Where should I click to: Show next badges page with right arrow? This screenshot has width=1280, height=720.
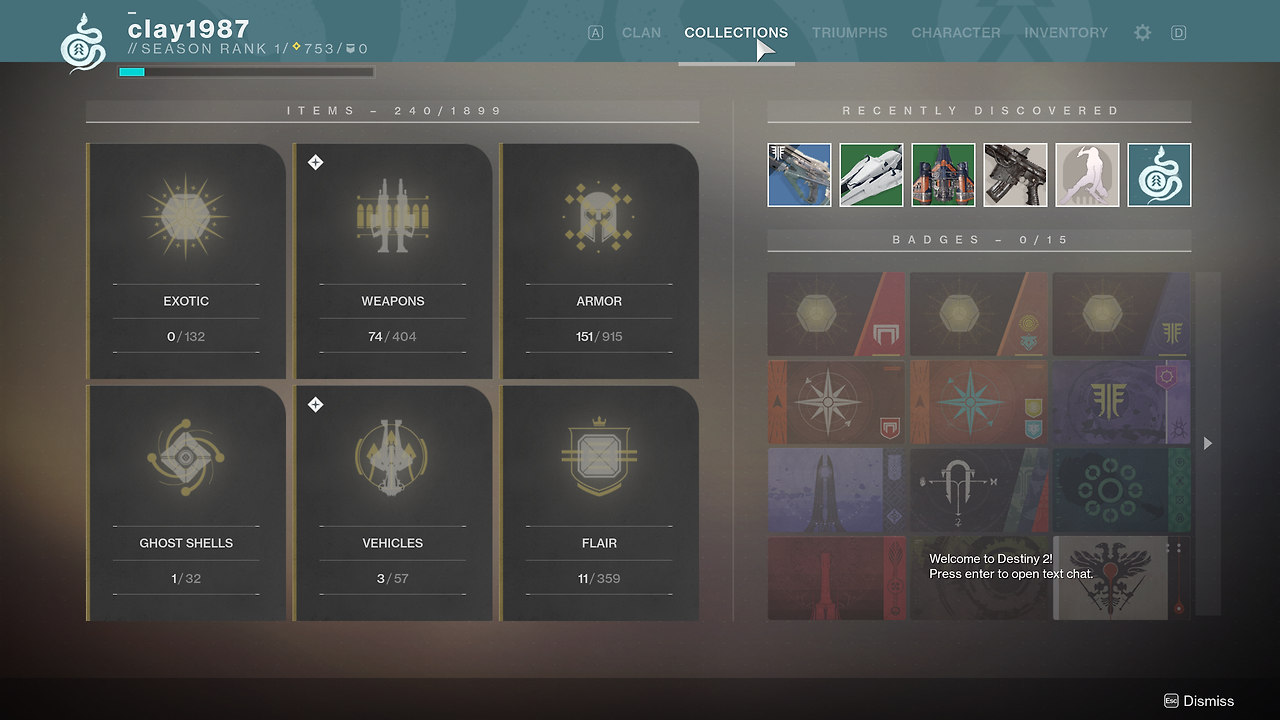[1208, 443]
